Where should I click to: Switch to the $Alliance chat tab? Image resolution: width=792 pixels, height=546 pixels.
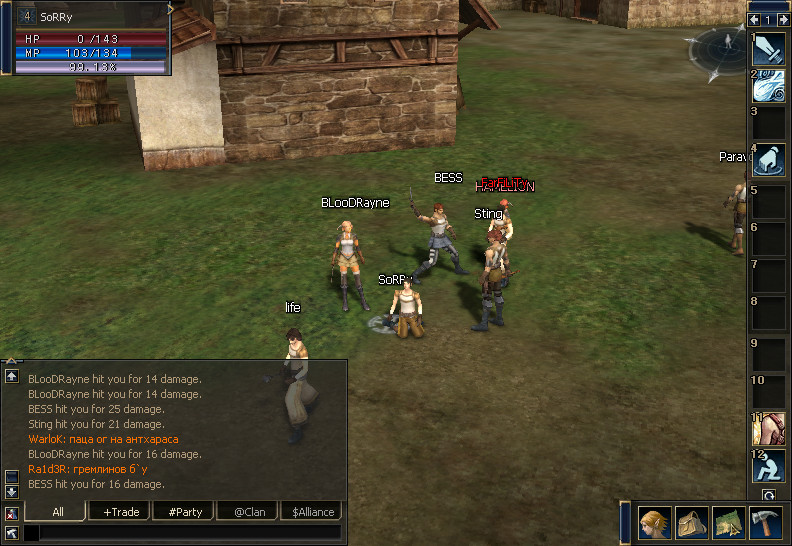pos(310,512)
